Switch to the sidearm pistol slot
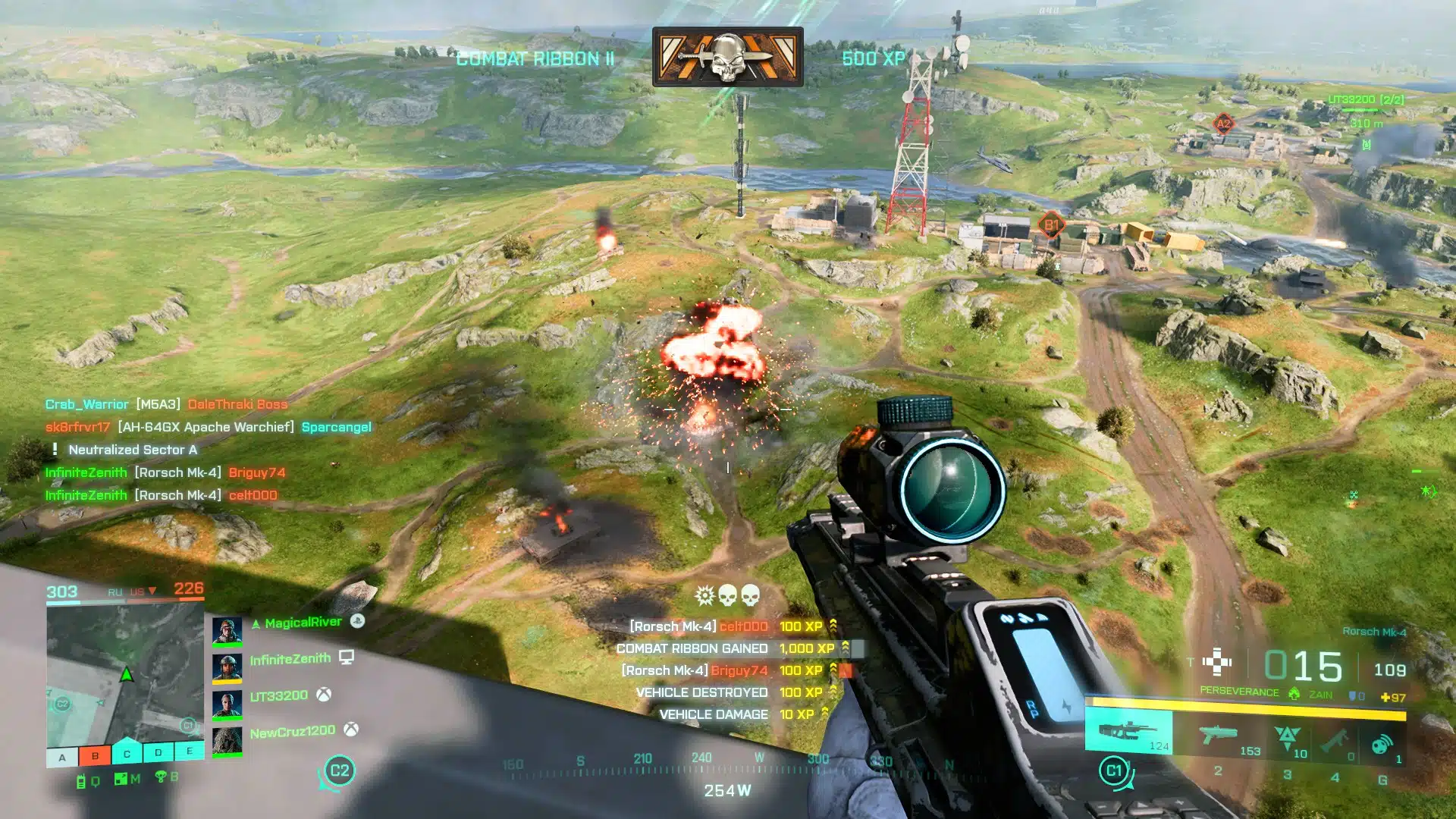Screen dimensions: 1456x819 [1219, 736]
